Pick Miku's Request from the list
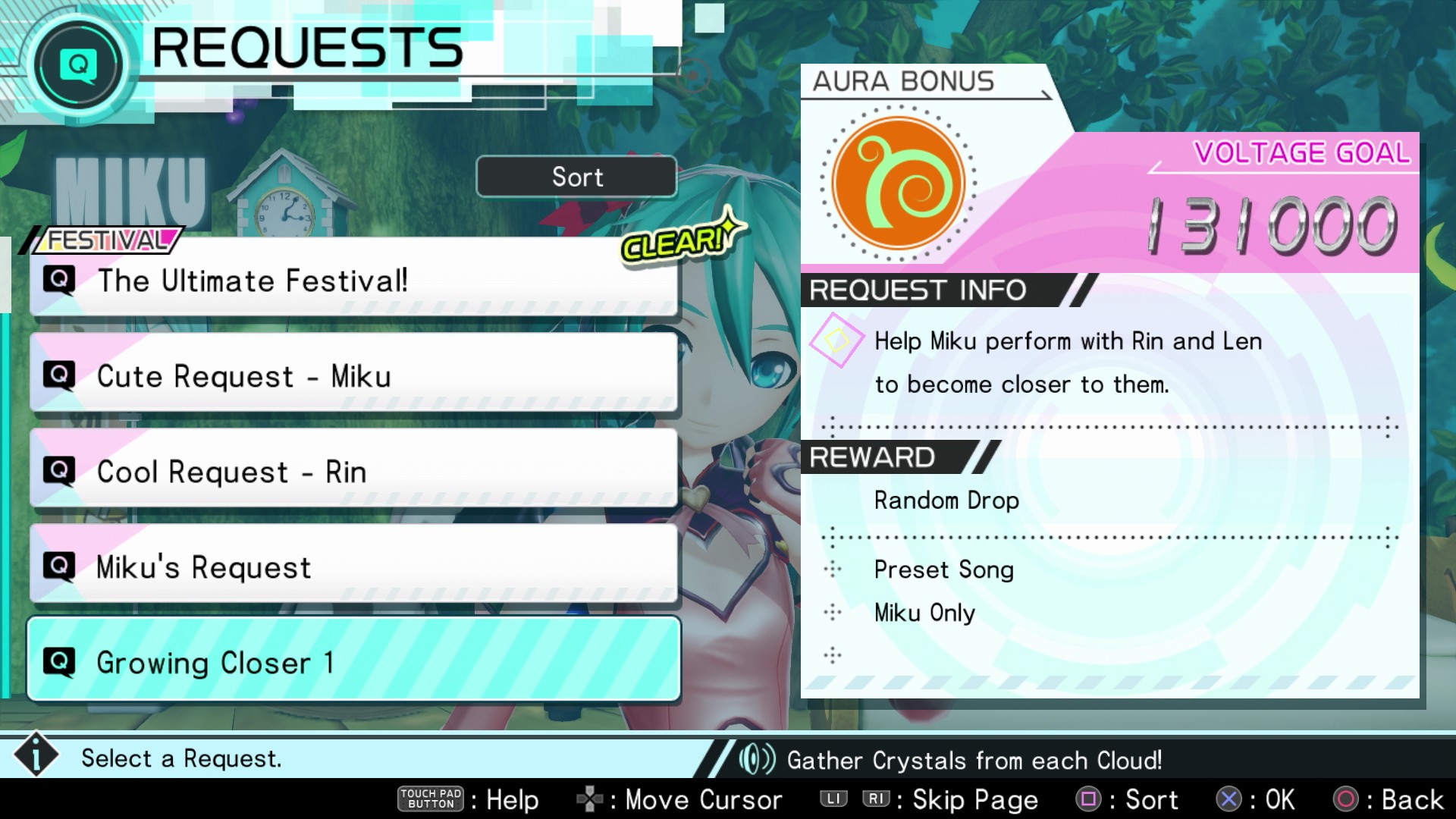 tap(353, 566)
